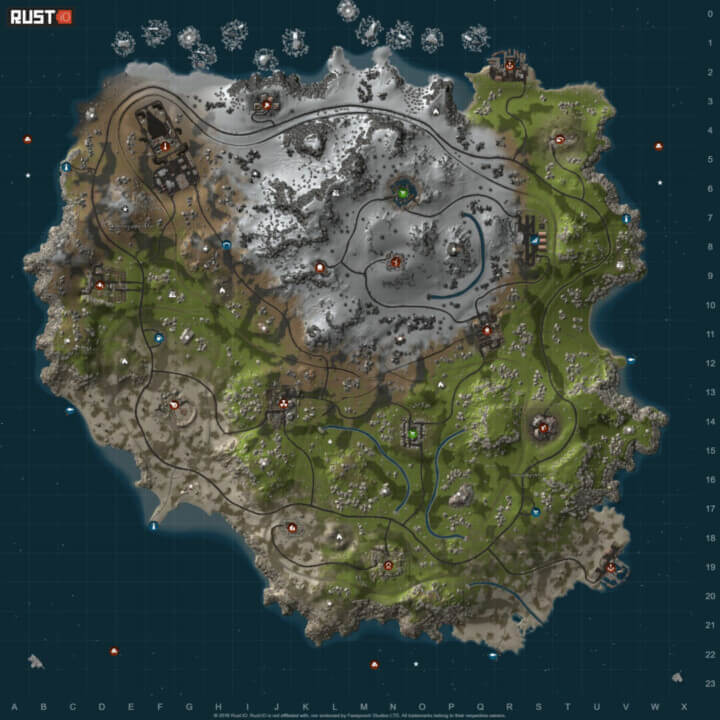Viewport: 720px width, 720px height.
Task: Choose the red marker on the eastern crater monument
Action: click(x=544, y=428)
